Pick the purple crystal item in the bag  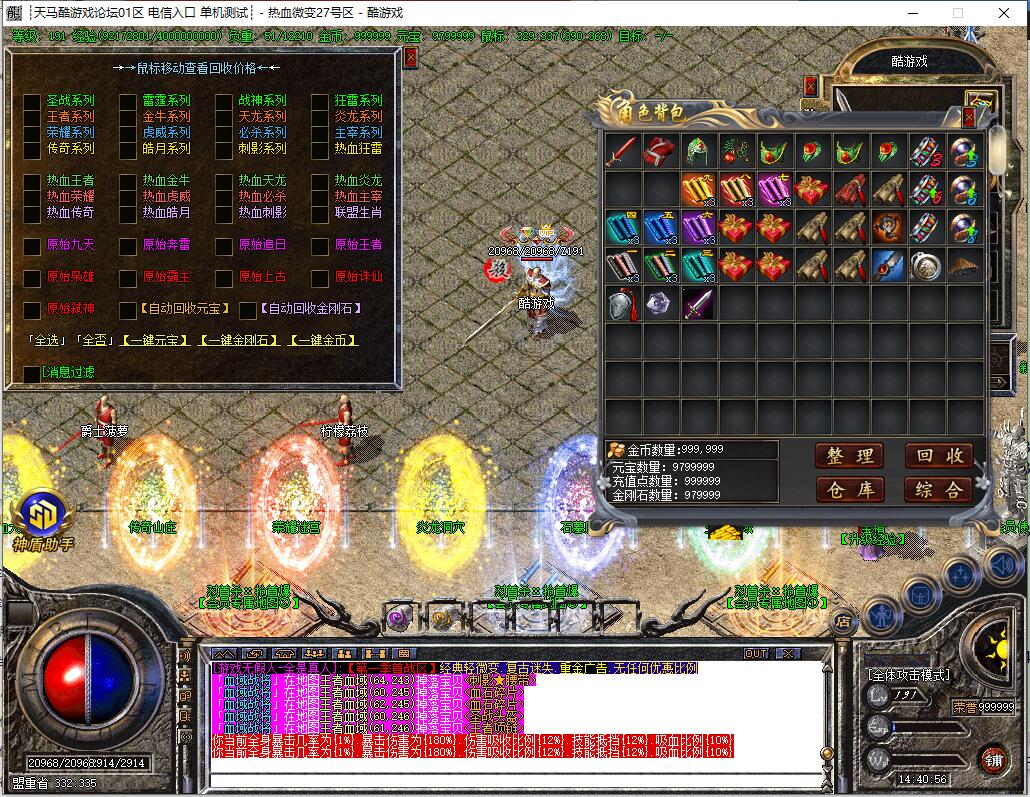tap(660, 303)
